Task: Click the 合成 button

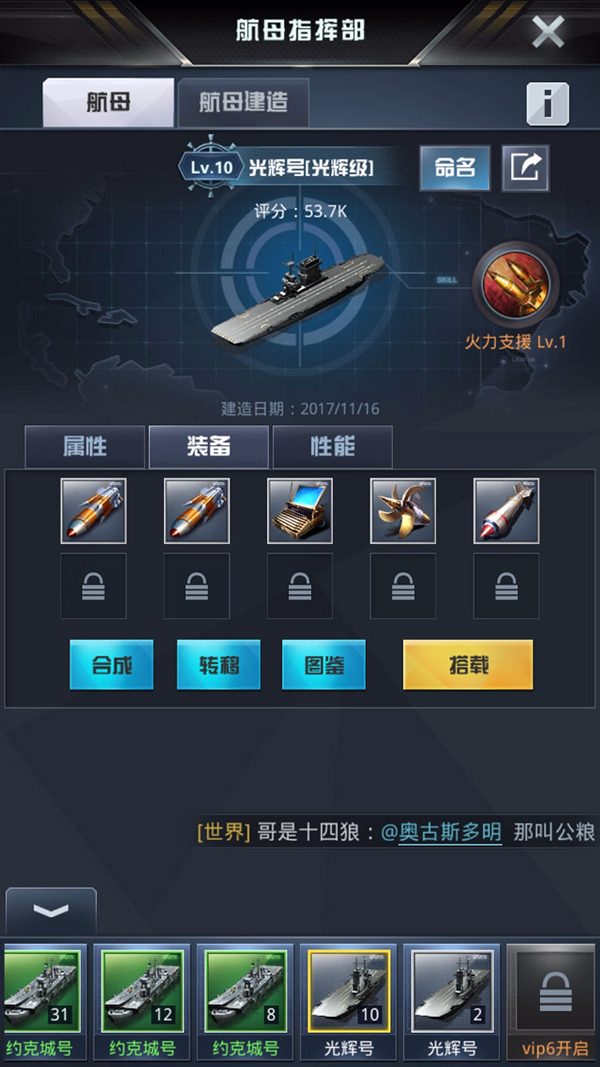Action: click(x=112, y=664)
